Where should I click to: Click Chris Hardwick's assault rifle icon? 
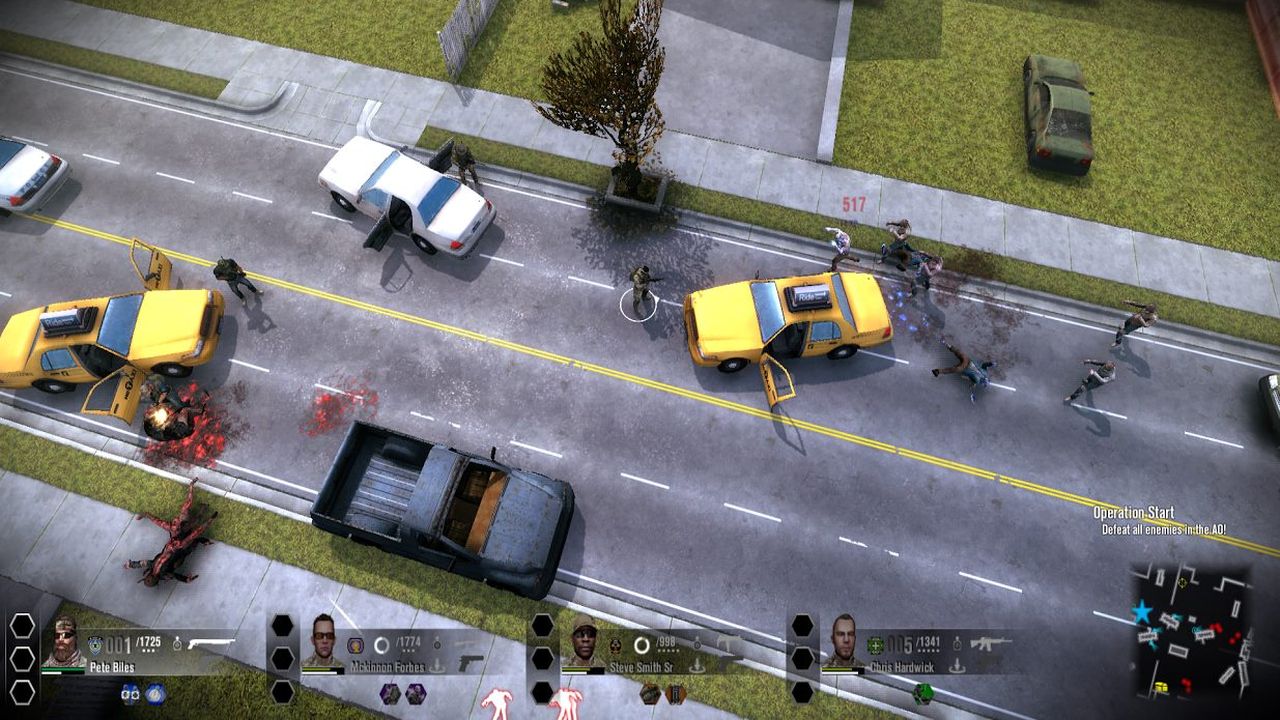tap(989, 643)
